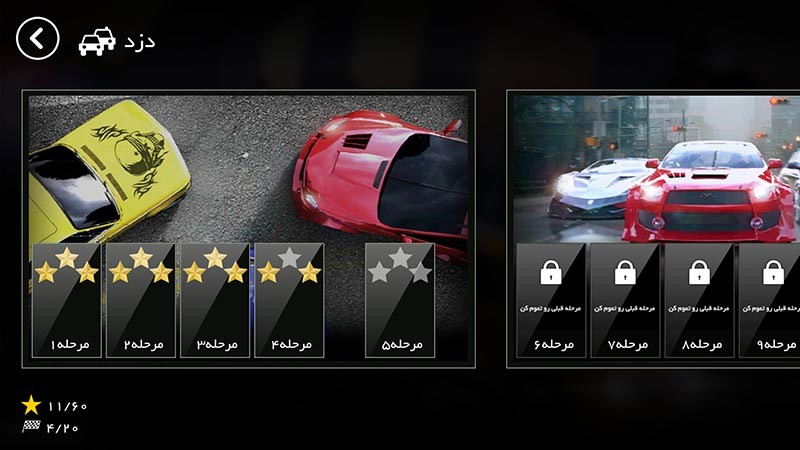Tap the locked level 9 tile

coord(771,300)
